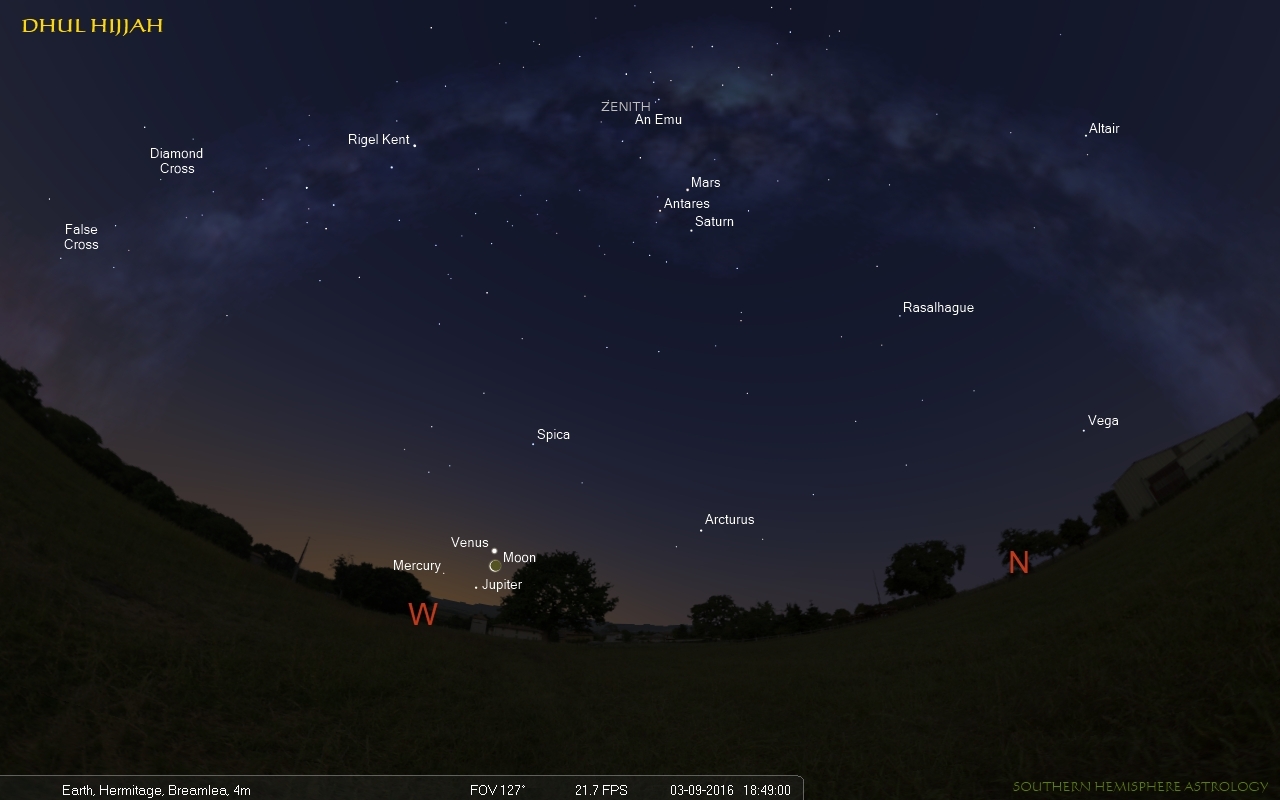This screenshot has height=800, width=1280.
Task: Select the star Antares
Action: coord(660,210)
